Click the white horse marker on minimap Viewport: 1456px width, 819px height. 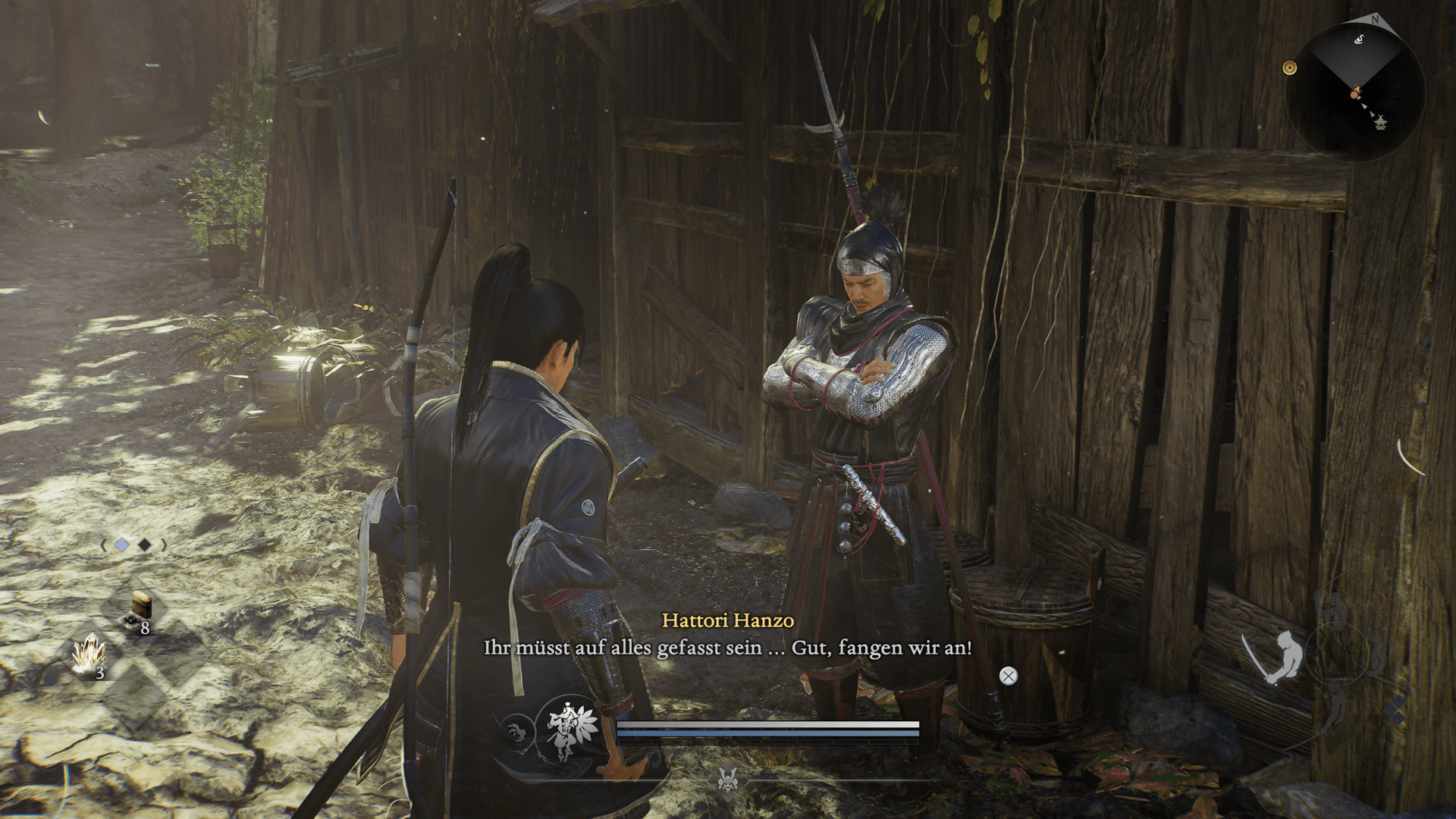[x=1359, y=39]
